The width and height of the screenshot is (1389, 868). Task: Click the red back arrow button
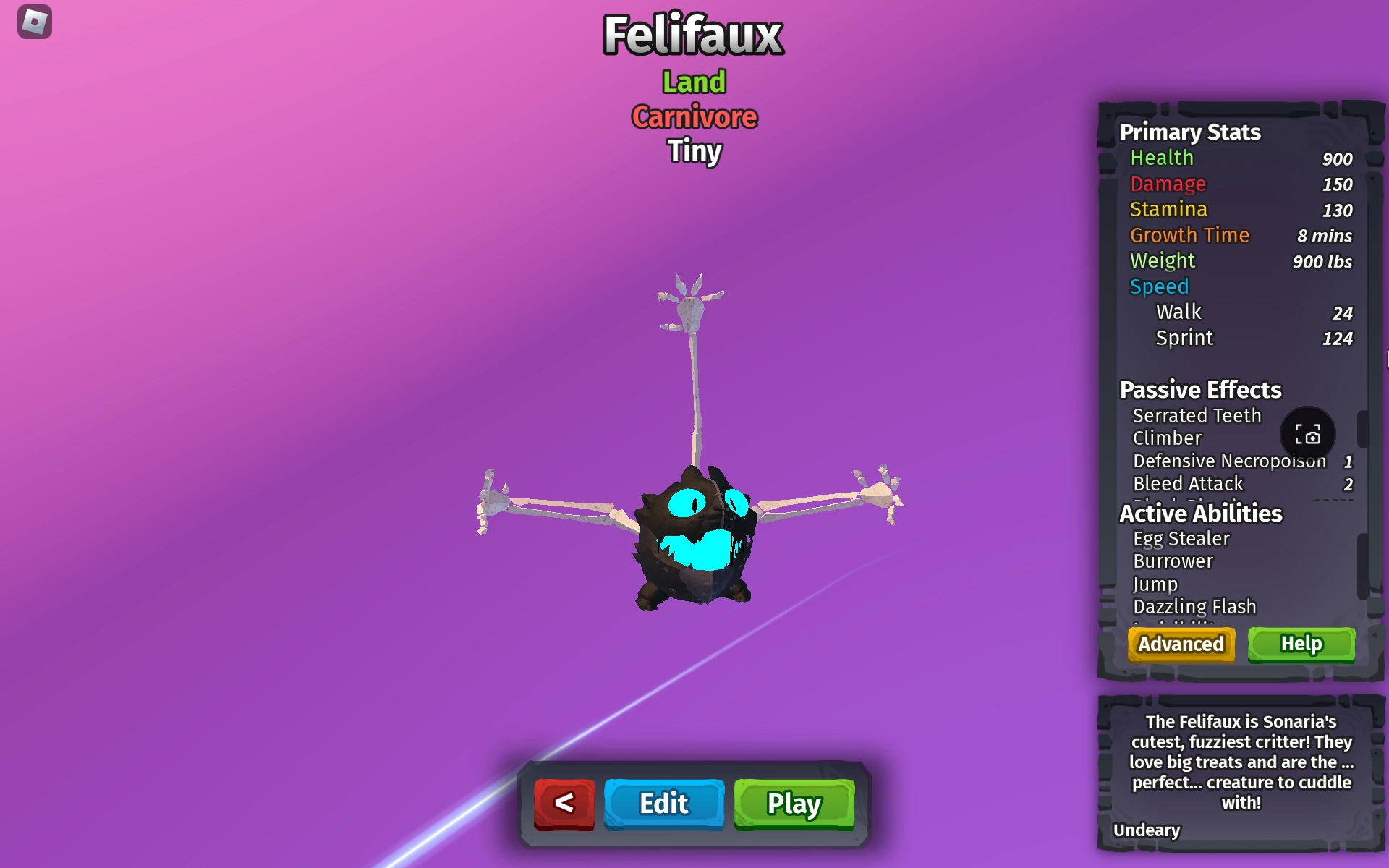pos(564,803)
